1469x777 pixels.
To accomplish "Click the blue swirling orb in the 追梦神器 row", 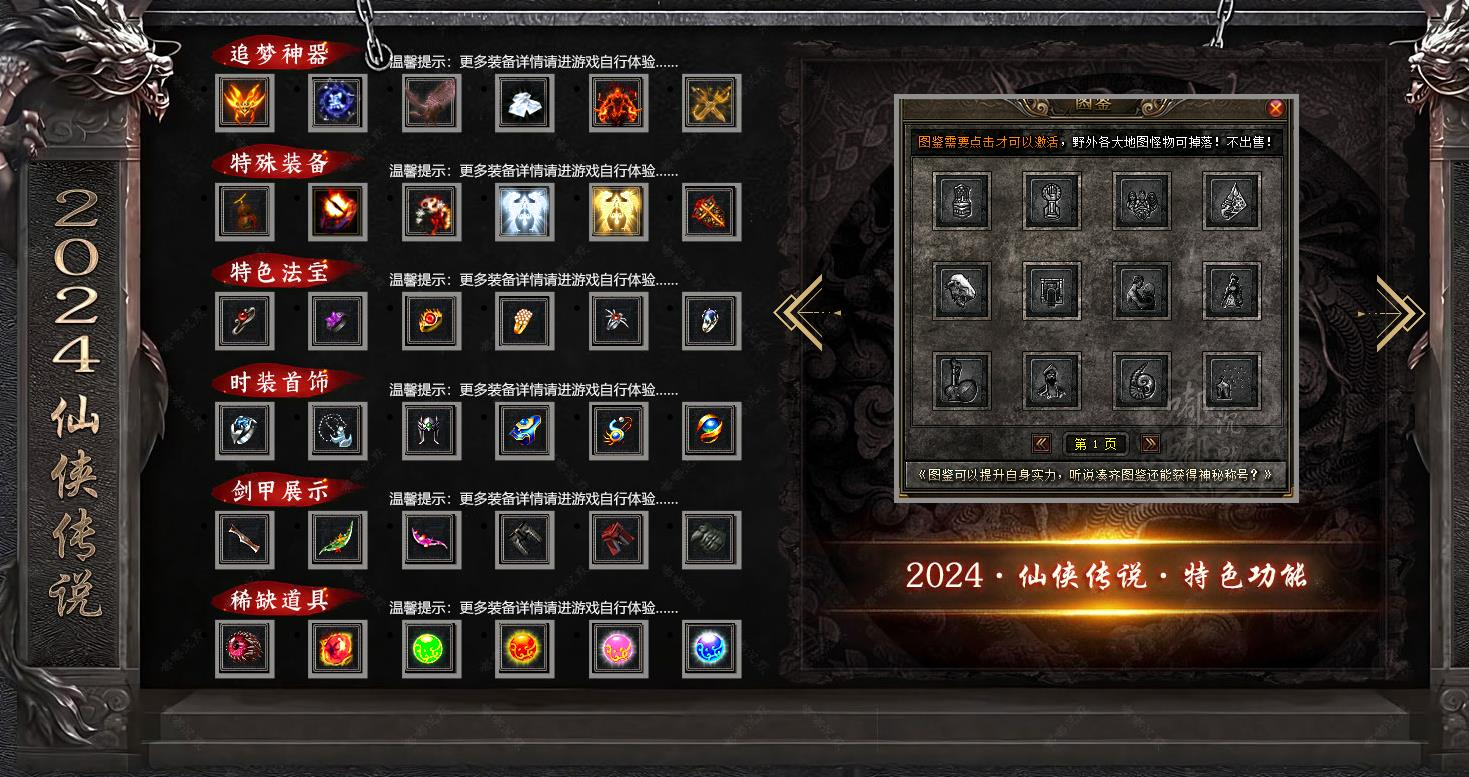I will coord(337,103).
